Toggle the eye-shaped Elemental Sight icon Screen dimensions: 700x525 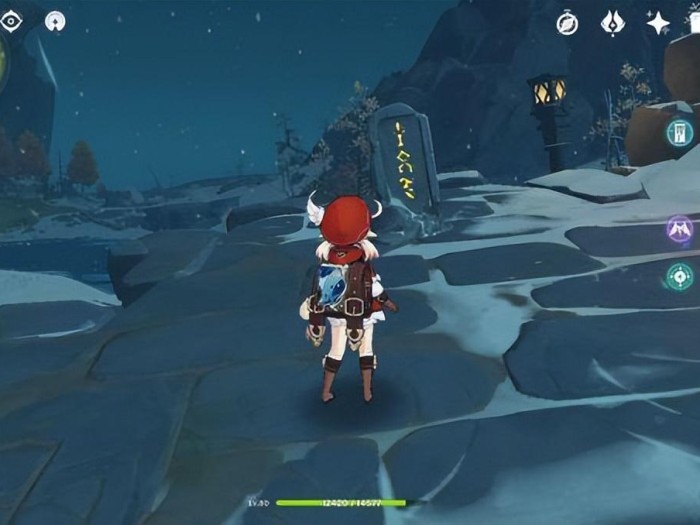click(12, 19)
